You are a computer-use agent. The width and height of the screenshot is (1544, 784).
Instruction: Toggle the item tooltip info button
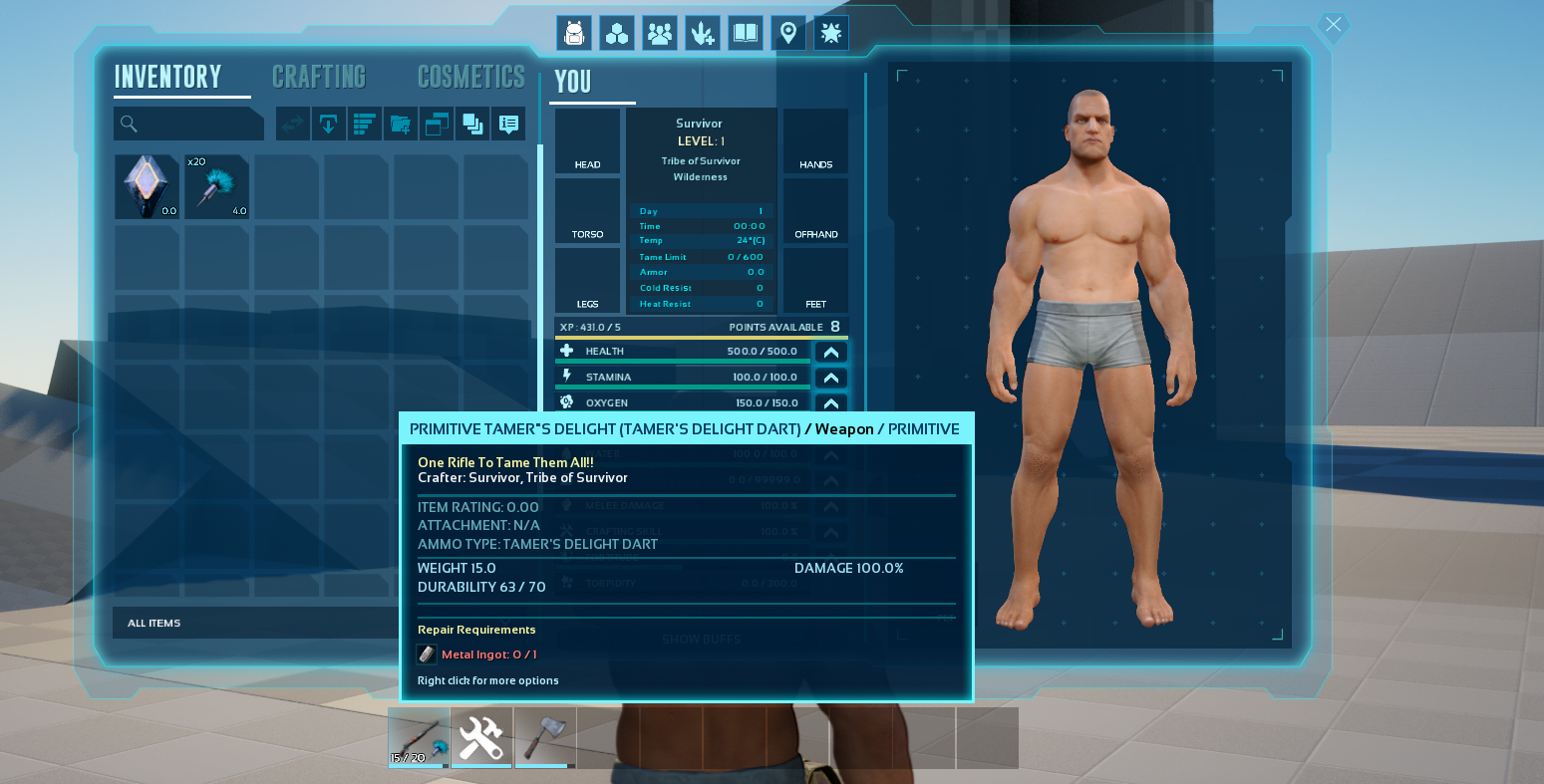(x=508, y=125)
